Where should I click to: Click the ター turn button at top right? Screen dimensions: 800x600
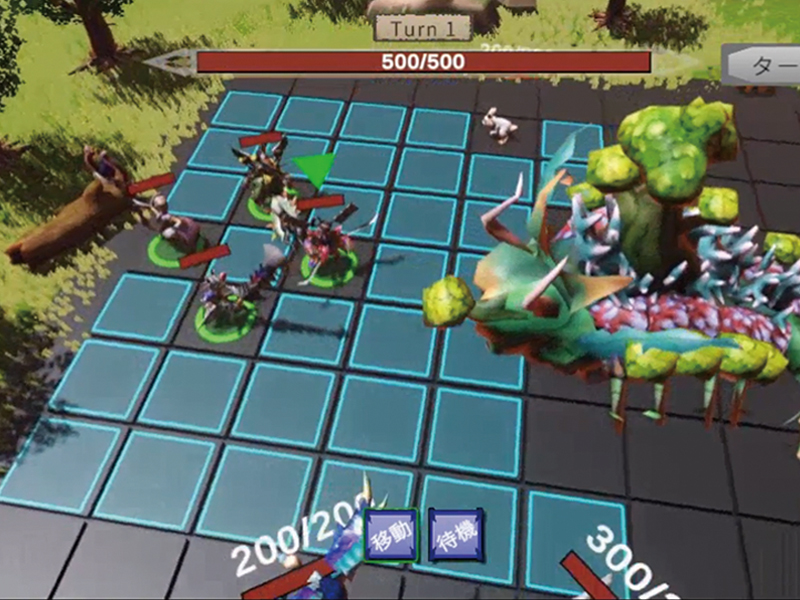point(764,66)
